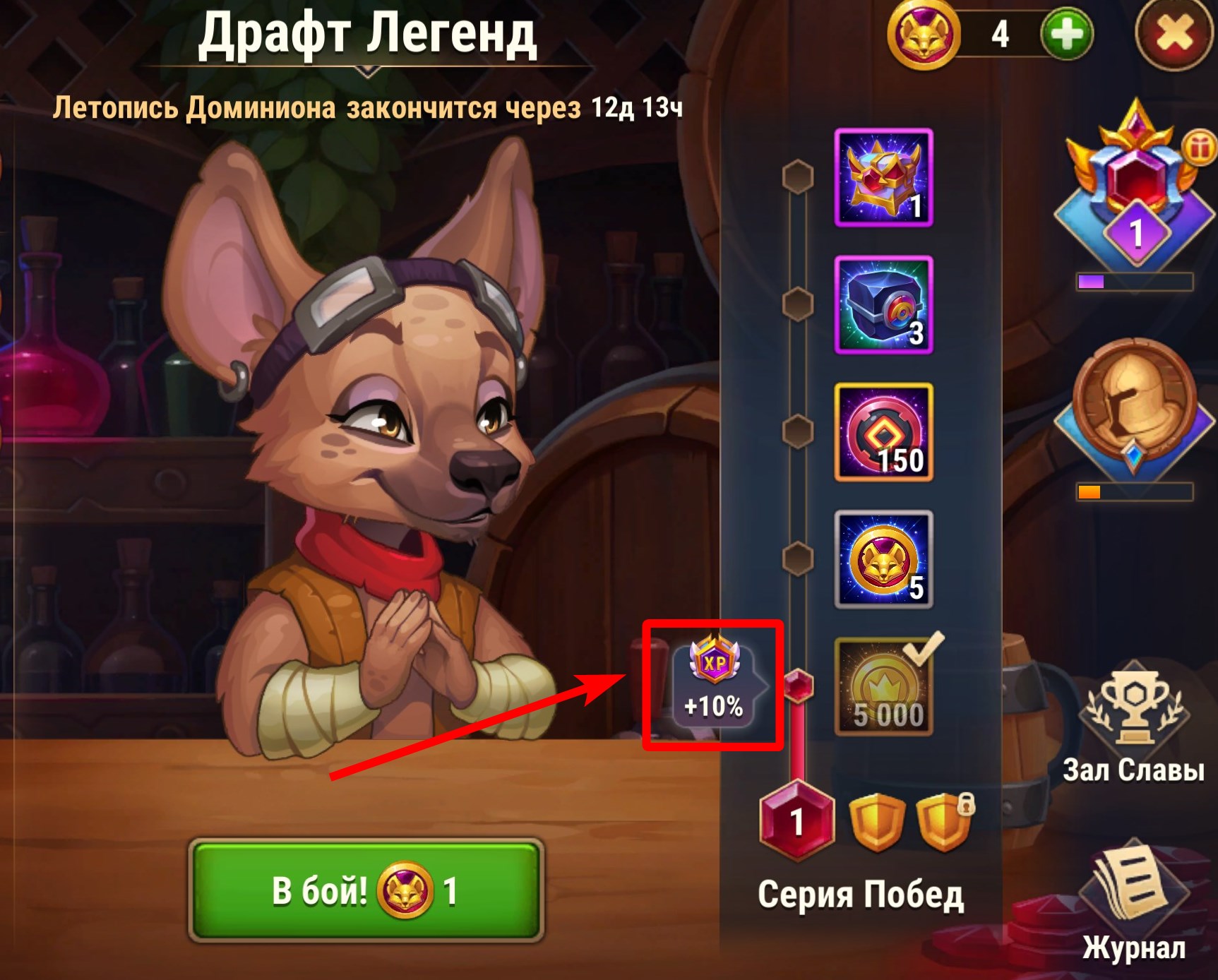Select the claimed 5 000 gold reward
Screen dimensions: 1218x980
tap(883, 686)
